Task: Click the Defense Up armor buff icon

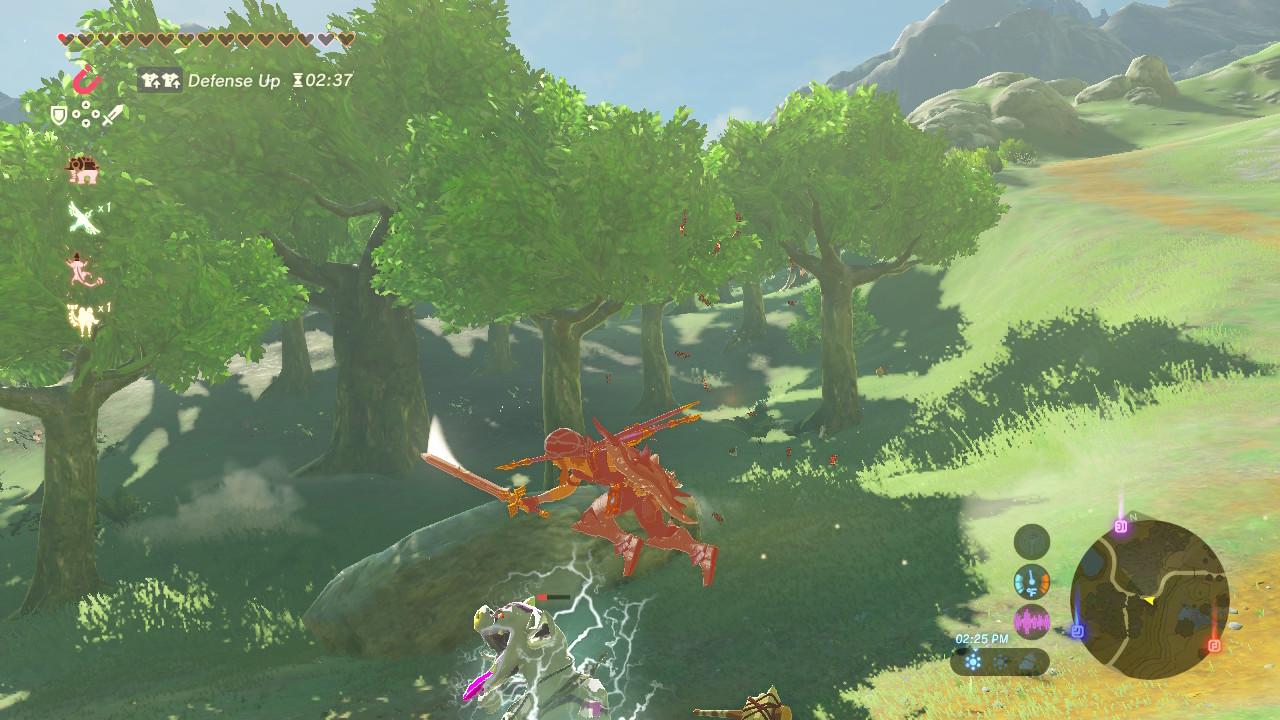Action: click(x=160, y=81)
